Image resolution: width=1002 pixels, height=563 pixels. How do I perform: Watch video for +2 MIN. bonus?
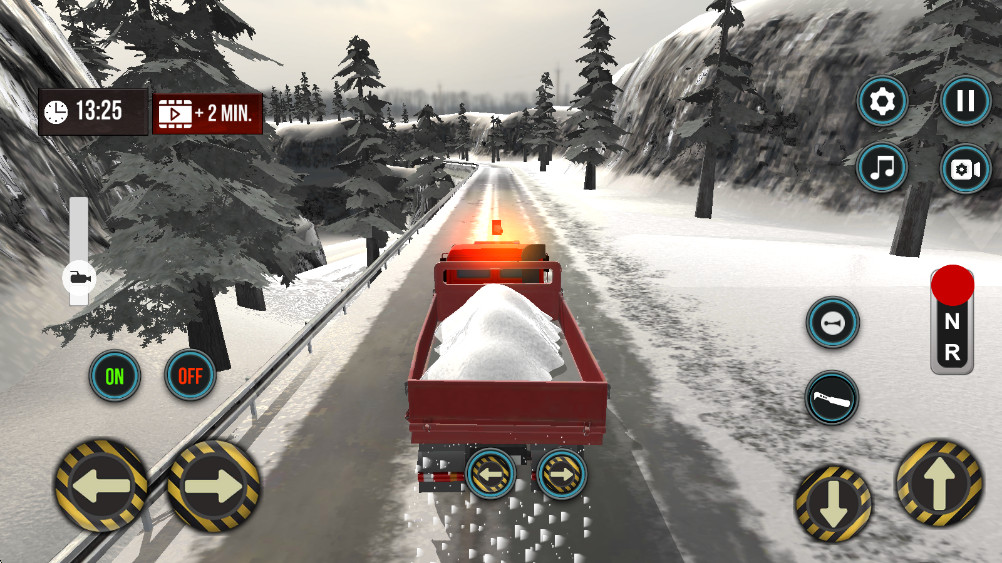point(207,113)
